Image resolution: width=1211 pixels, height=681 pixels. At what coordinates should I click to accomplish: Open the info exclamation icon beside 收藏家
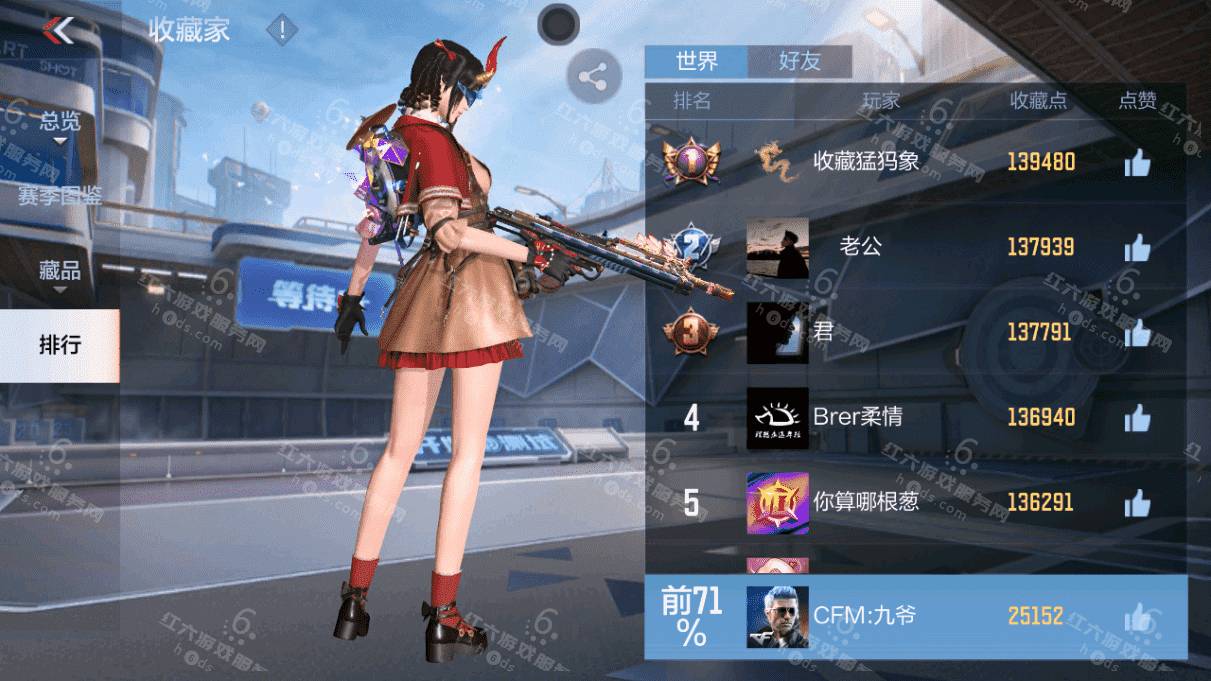point(282,30)
